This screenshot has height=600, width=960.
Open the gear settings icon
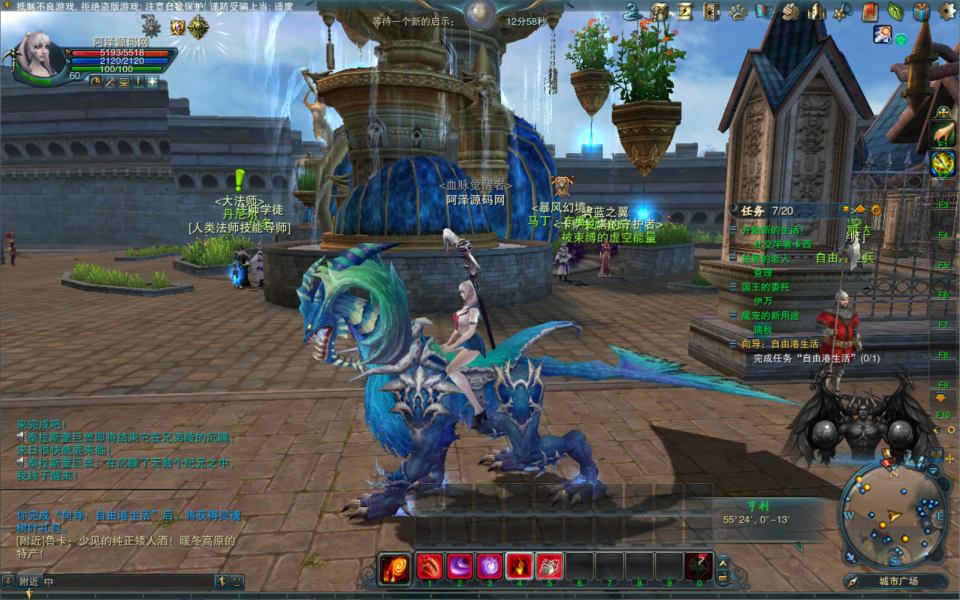[947, 12]
